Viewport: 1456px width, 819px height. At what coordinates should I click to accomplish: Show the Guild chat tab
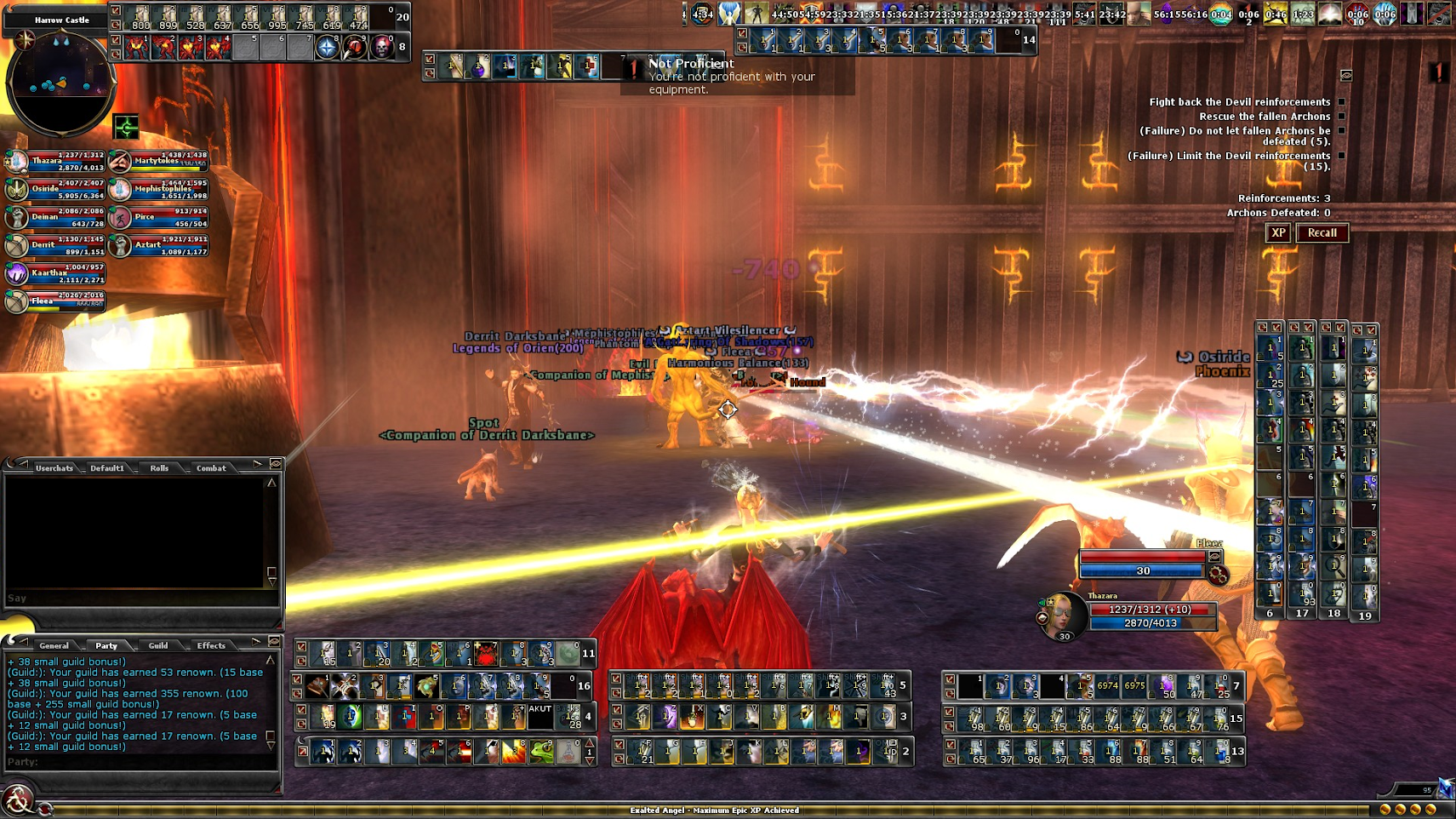coord(158,646)
